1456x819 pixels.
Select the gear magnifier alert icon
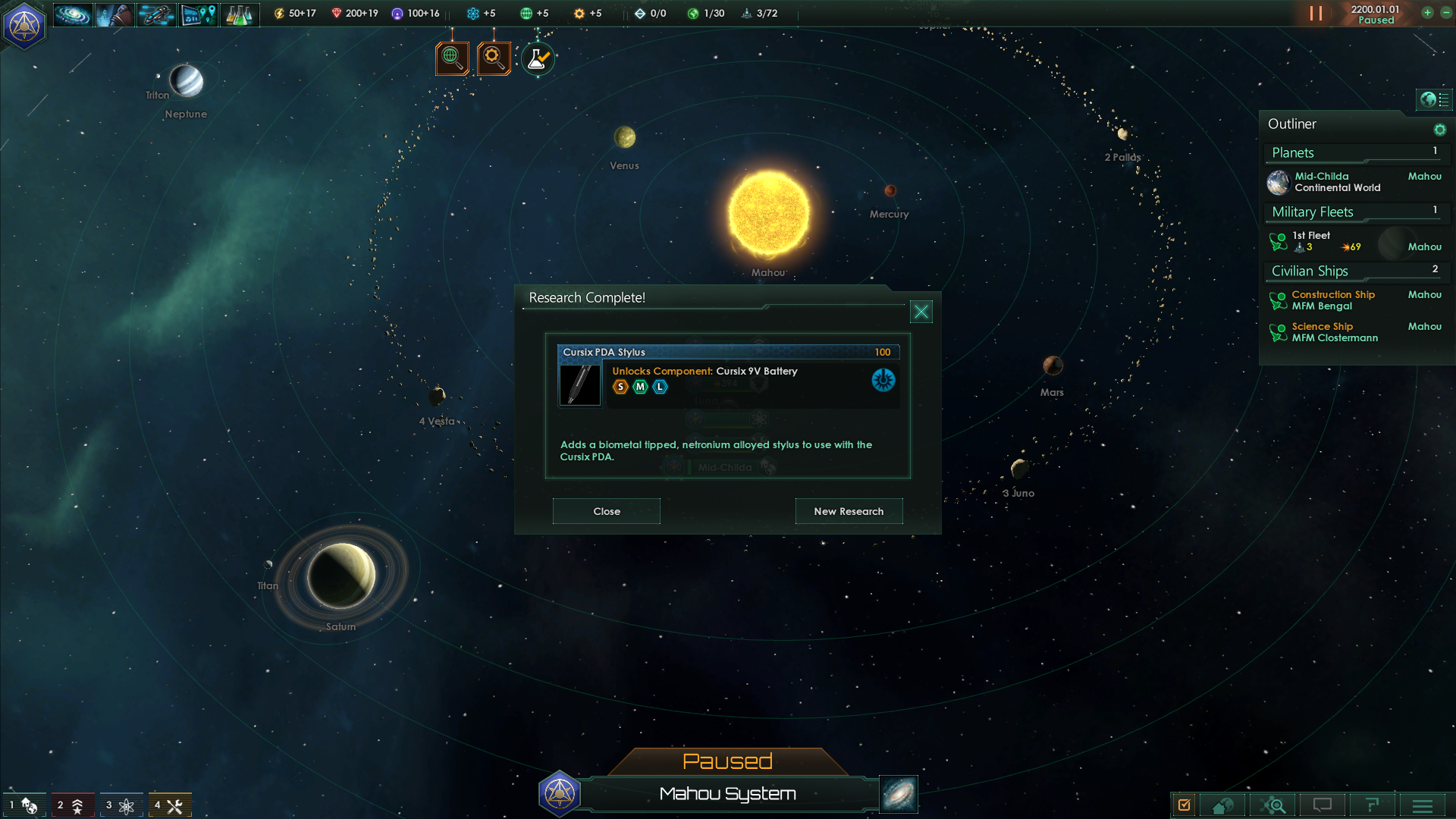494,58
